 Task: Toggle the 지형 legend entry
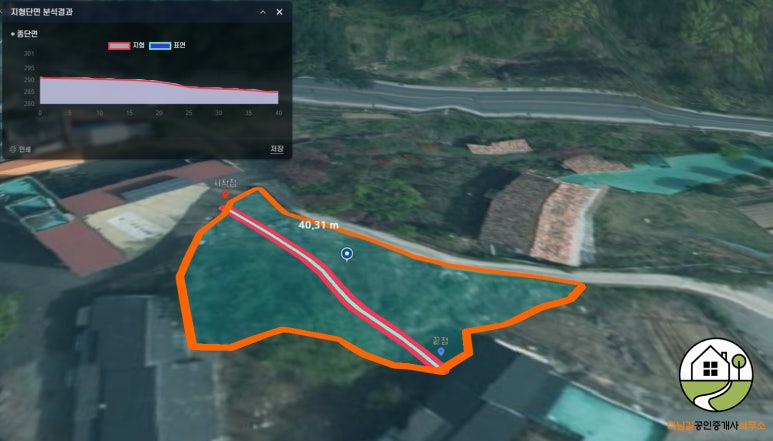pyautogui.click(x=127, y=46)
